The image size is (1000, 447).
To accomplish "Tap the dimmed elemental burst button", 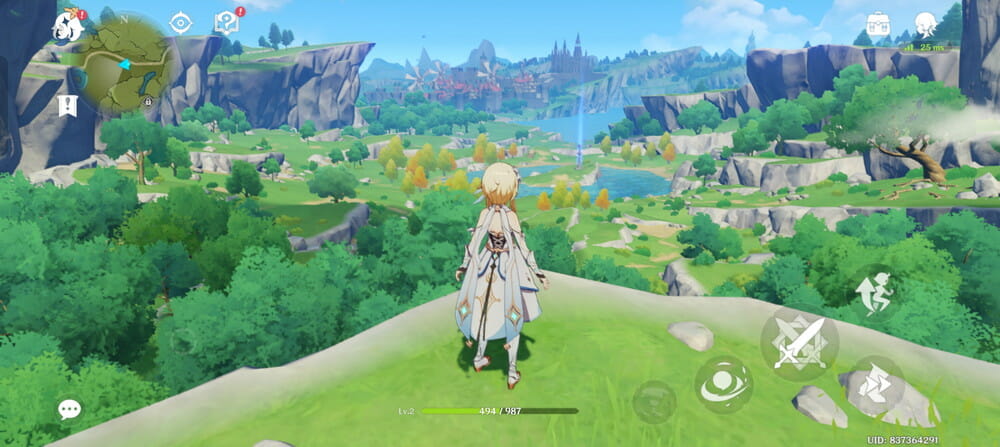I will 654,401.
